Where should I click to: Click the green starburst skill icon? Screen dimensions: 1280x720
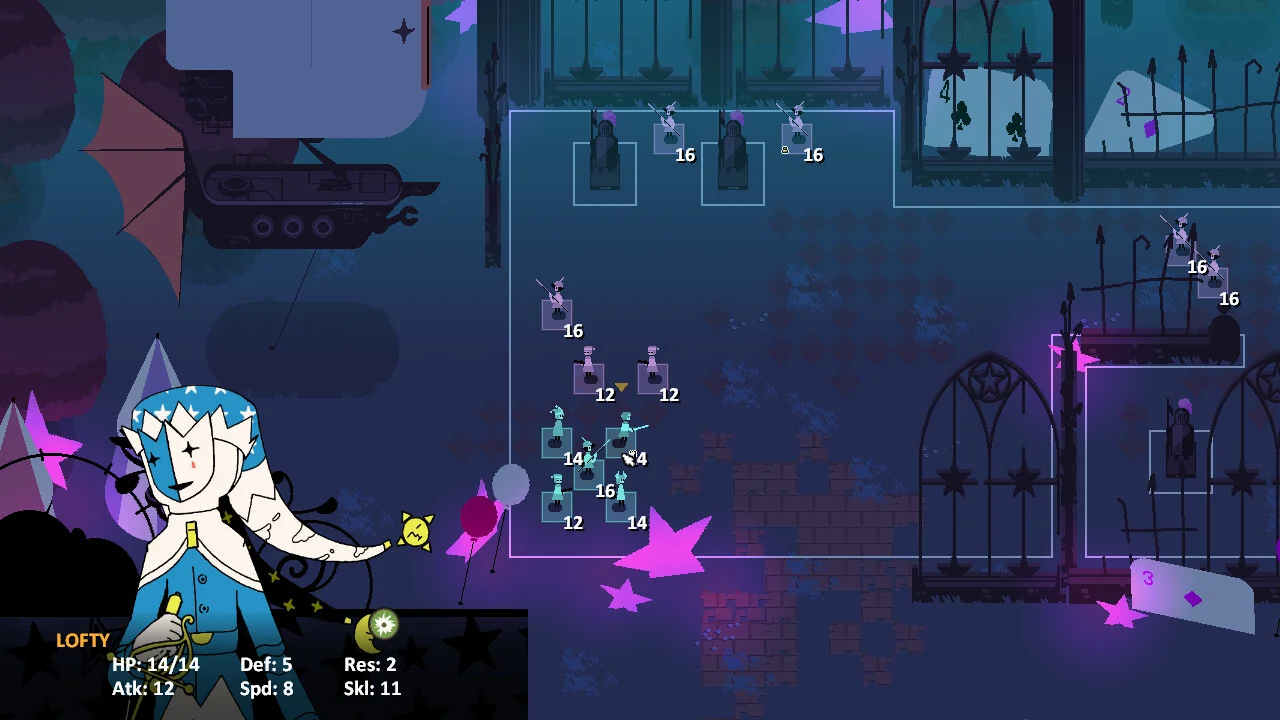click(385, 625)
